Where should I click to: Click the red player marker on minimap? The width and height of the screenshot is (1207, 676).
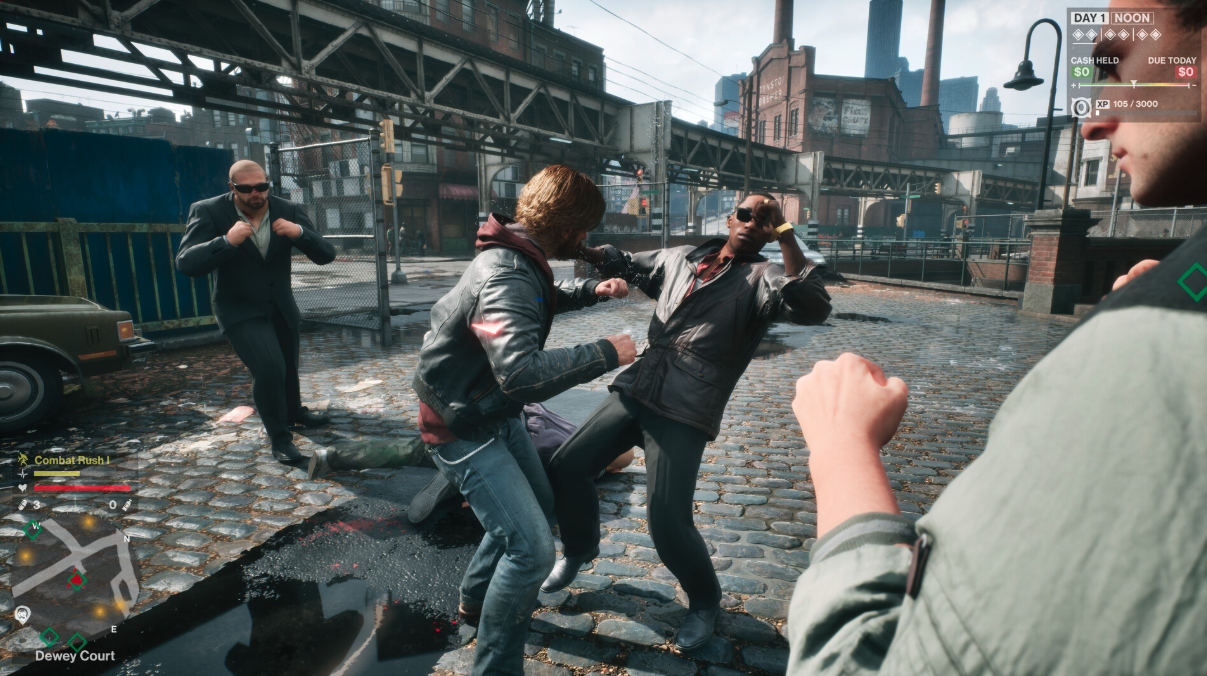(76, 579)
